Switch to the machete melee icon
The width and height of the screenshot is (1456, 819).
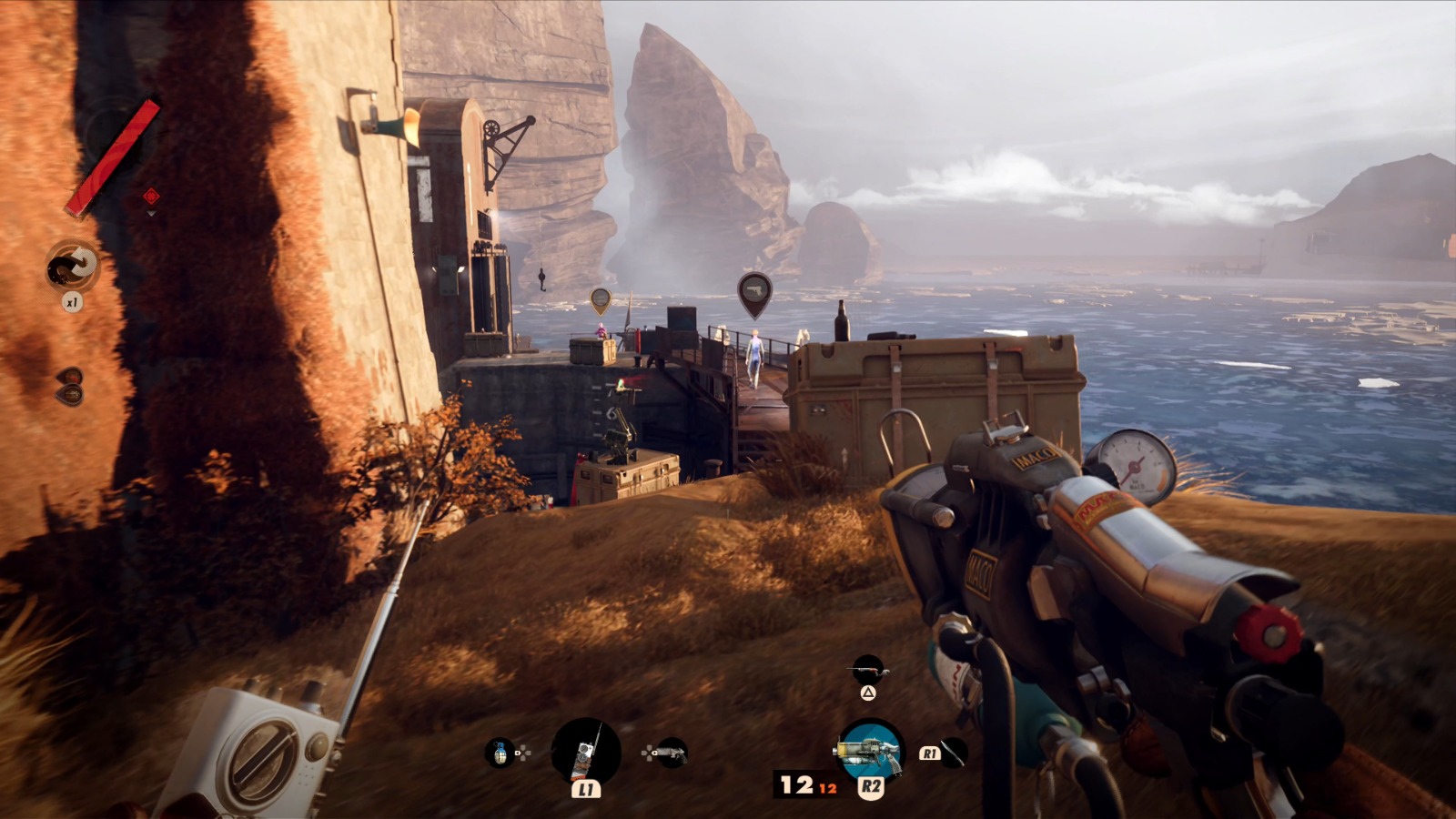(953, 753)
